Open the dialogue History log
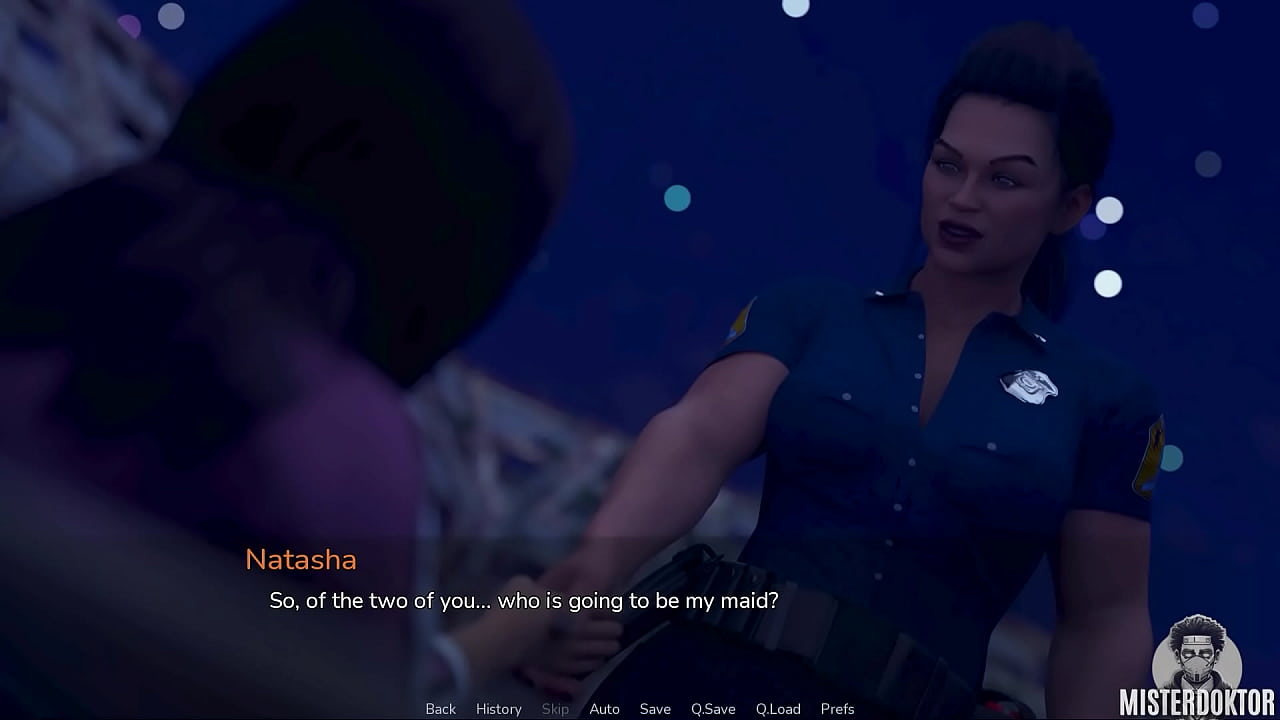Image resolution: width=1280 pixels, height=720 pixels. [x=498, y=709]
